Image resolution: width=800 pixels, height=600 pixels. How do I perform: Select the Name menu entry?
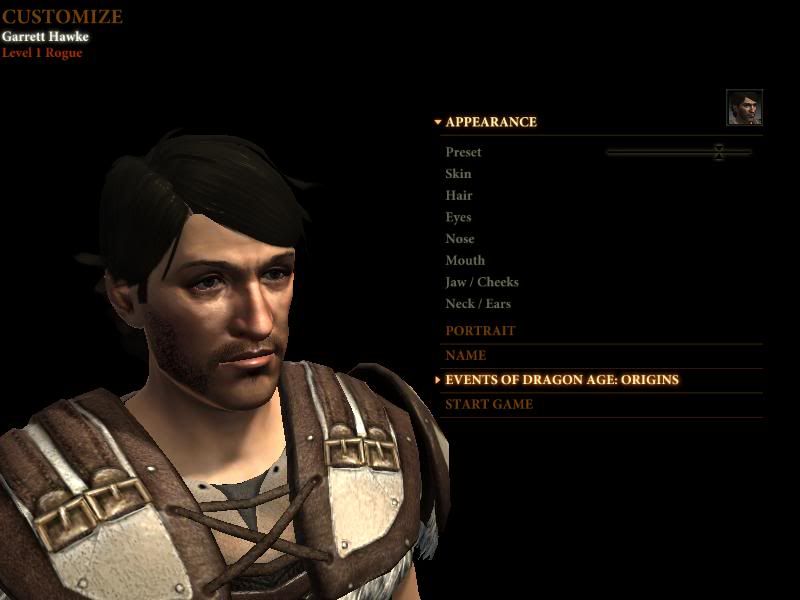tap(465, 355)
